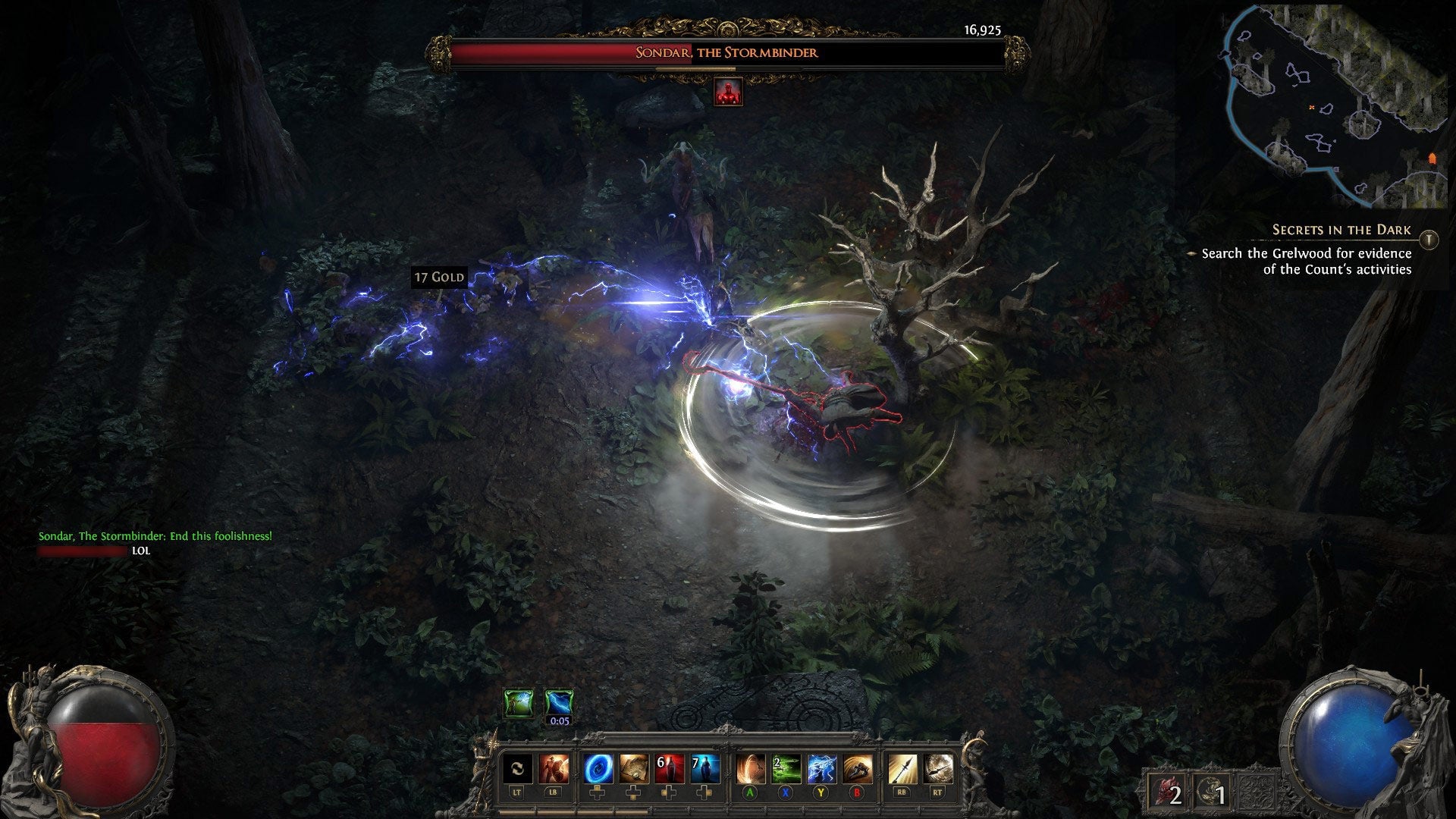Click the red charm slot showing 2

pos(1166,790)
